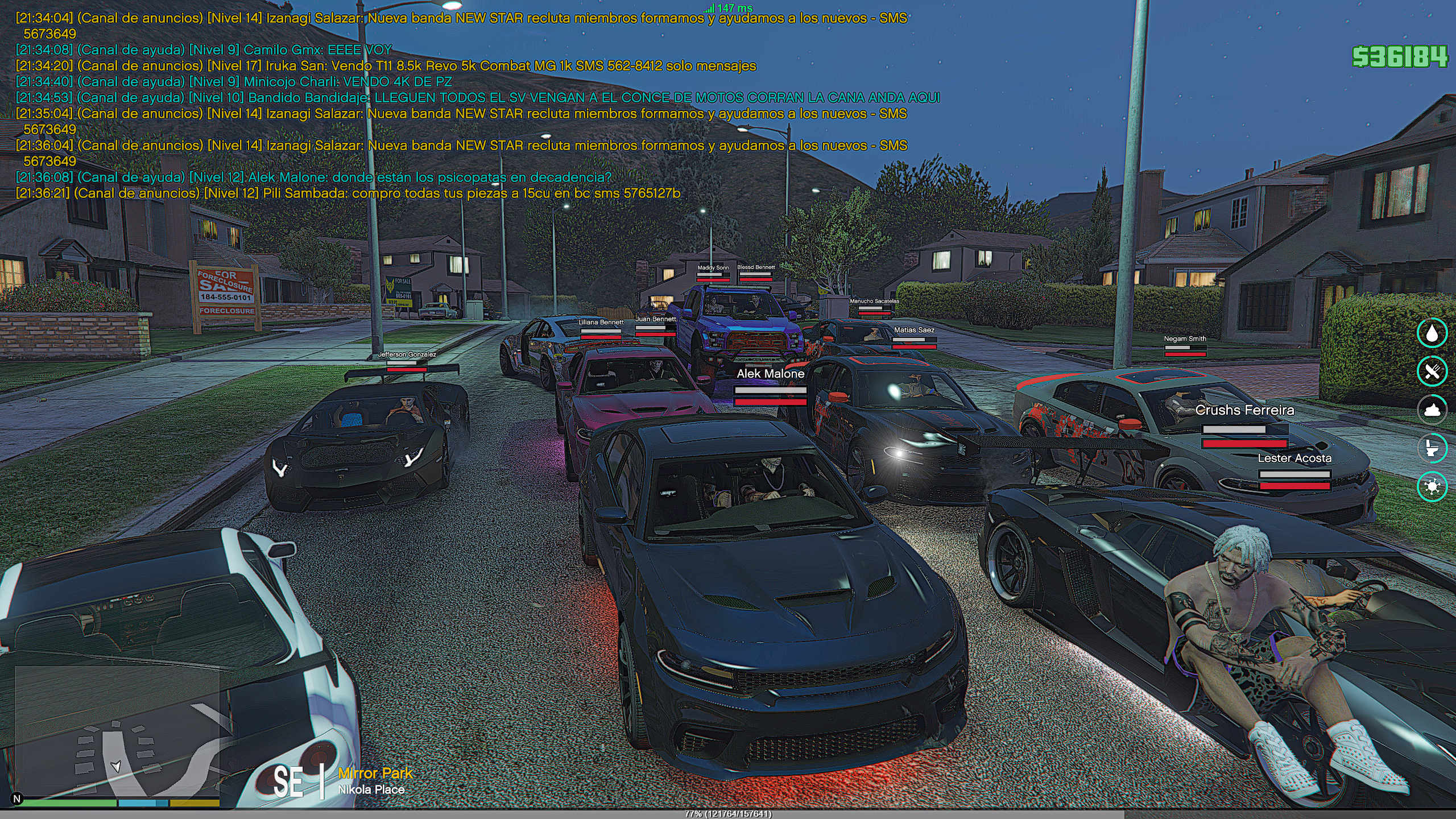1456x819 pixels.
Task: Click the poop status icon
Action: [1432, 409]
